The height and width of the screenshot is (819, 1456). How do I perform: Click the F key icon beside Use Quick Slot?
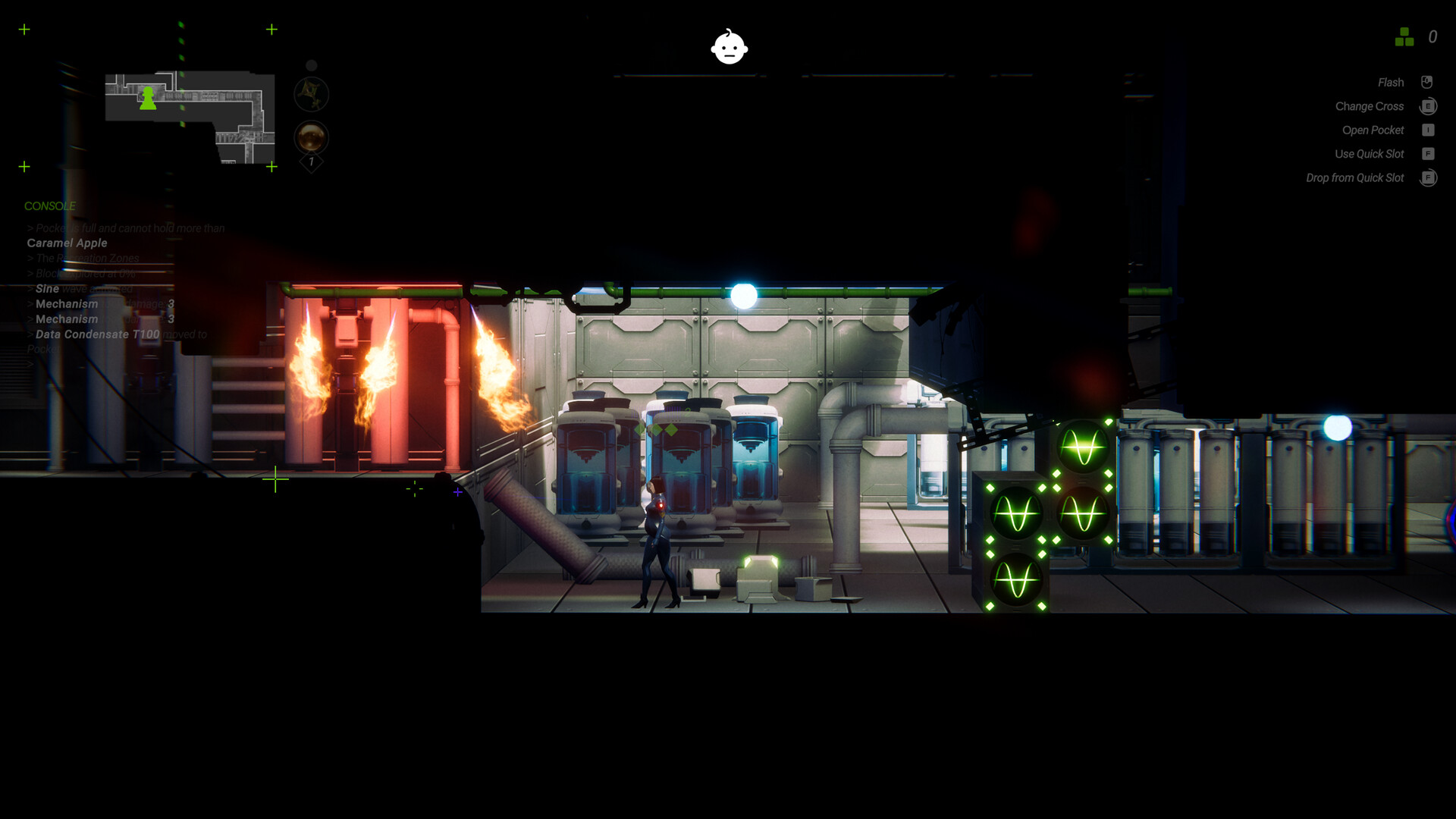point(1428,153)
